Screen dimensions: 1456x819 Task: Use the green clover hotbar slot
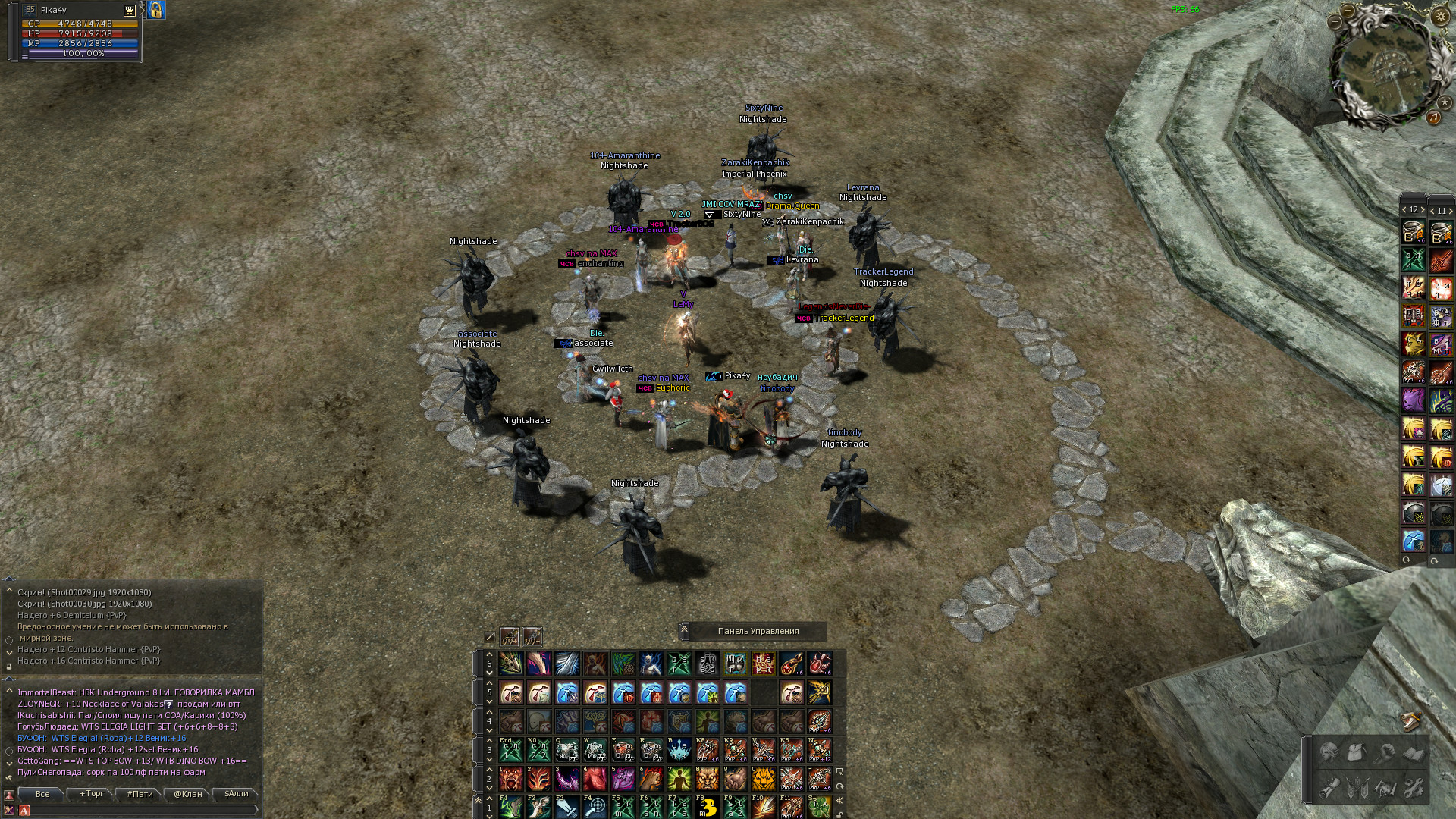pyautogui.click(x=819, y=807)
